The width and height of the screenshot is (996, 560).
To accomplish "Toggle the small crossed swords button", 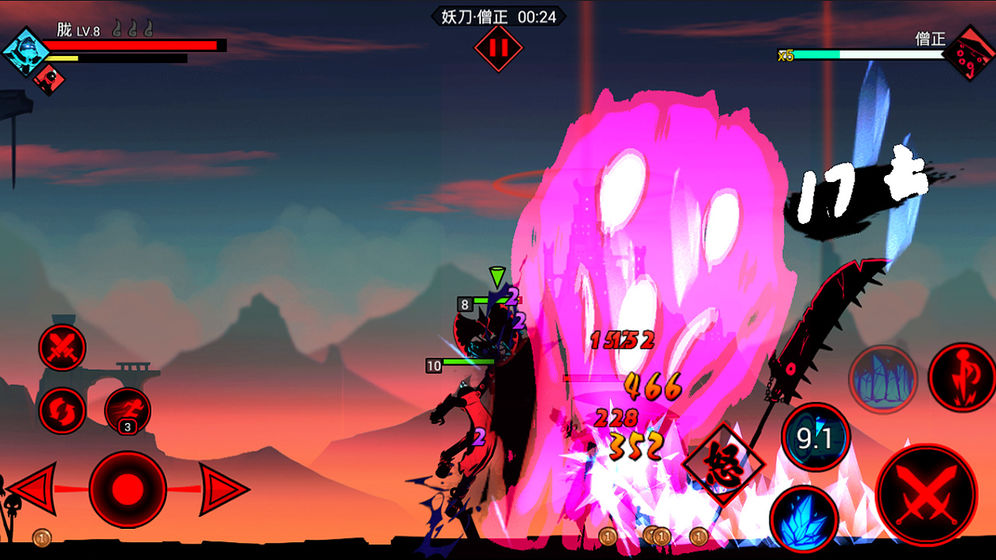I will 62,348.
